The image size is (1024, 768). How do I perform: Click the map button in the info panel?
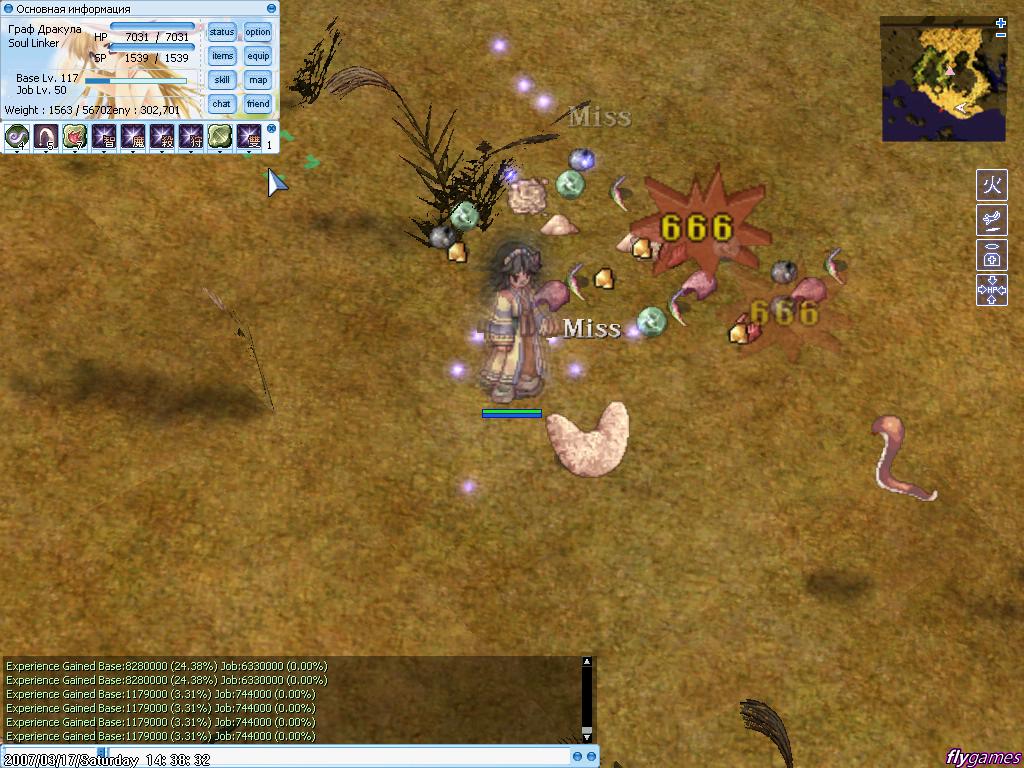pos(258,80)
